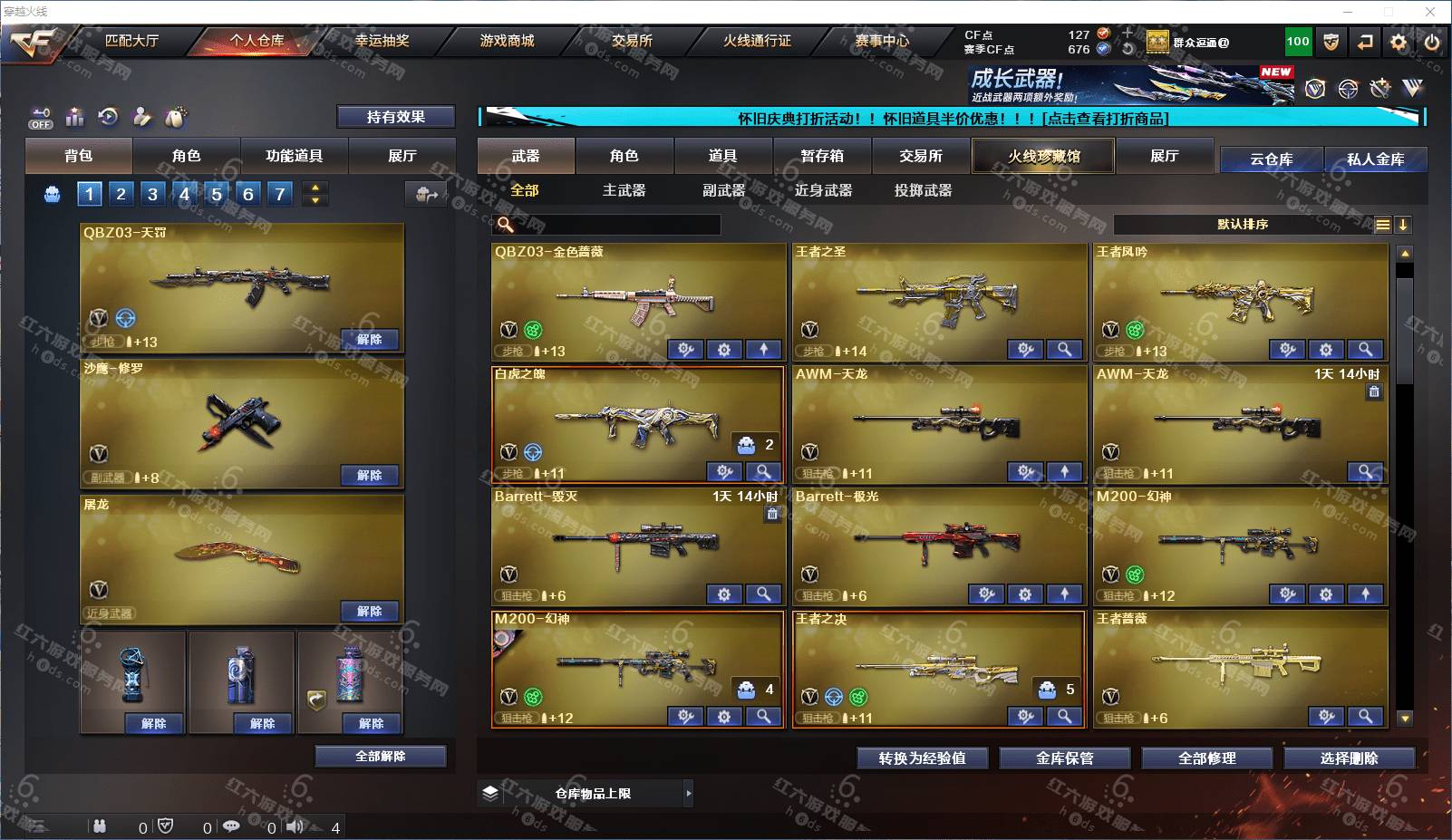
Task: Click 转换为经验值 button
Action: (922, 758)
